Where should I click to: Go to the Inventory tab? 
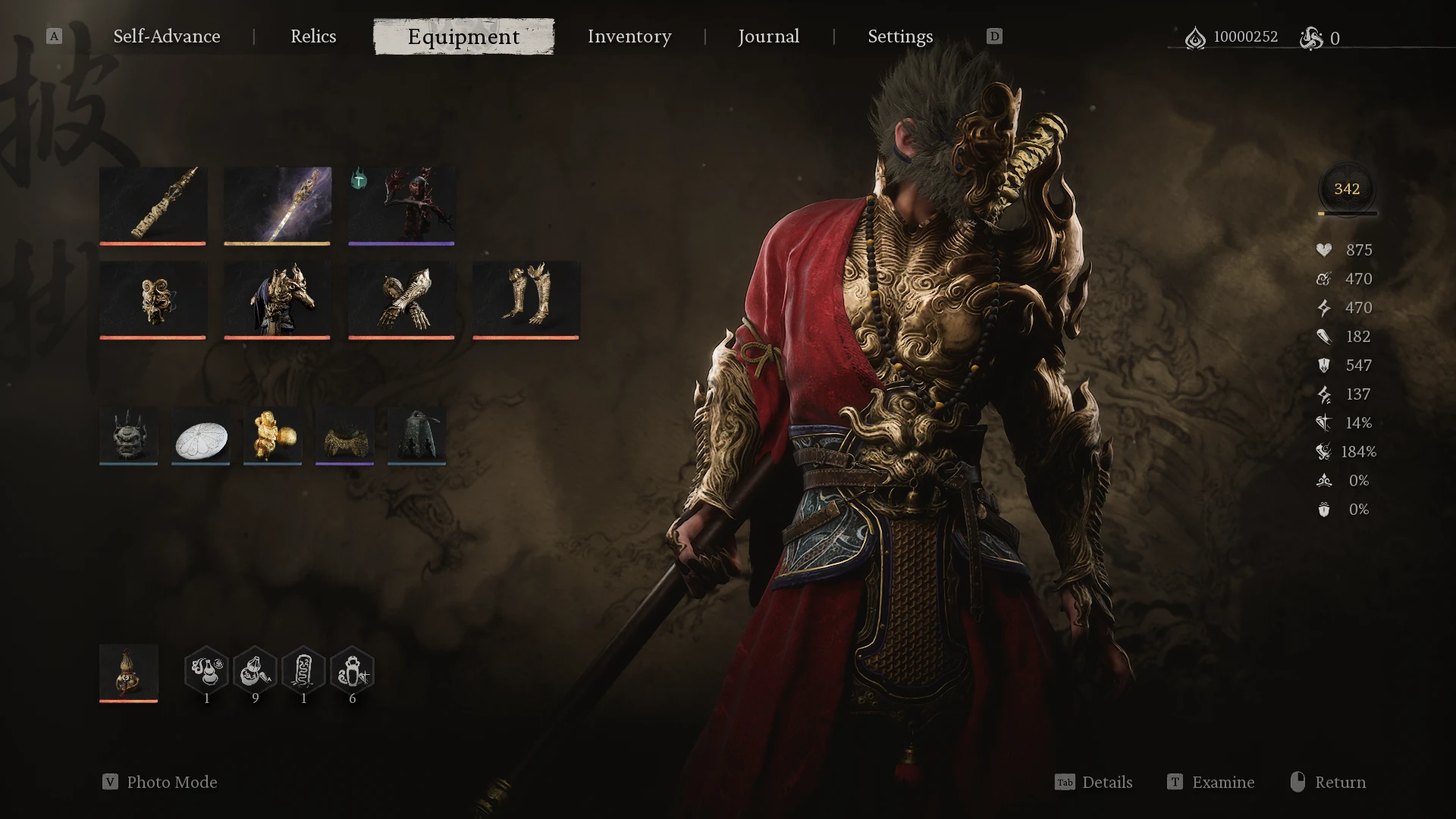coord(629,36)
